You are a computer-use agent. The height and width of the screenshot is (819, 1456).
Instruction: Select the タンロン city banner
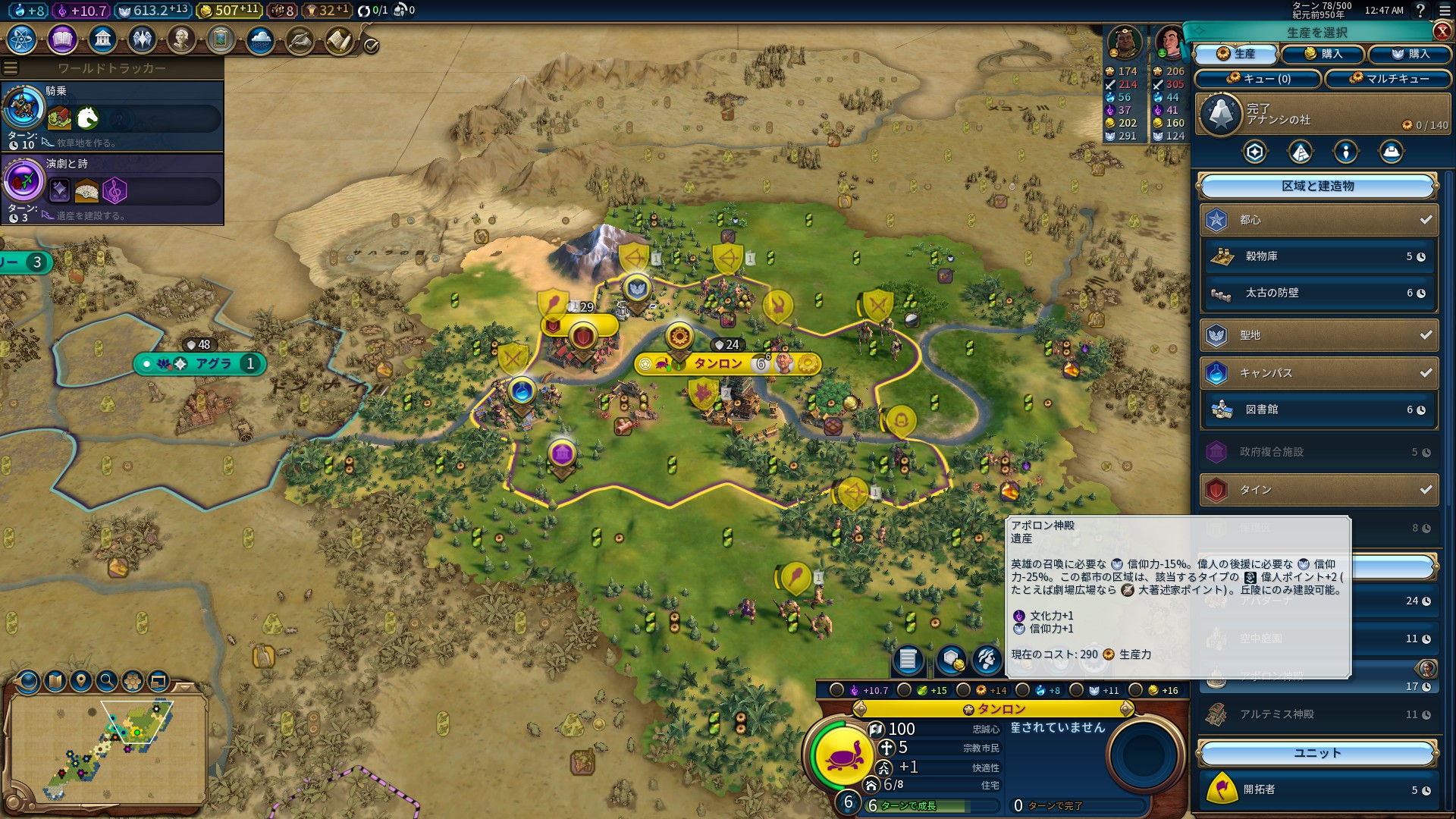pos(718,364)
